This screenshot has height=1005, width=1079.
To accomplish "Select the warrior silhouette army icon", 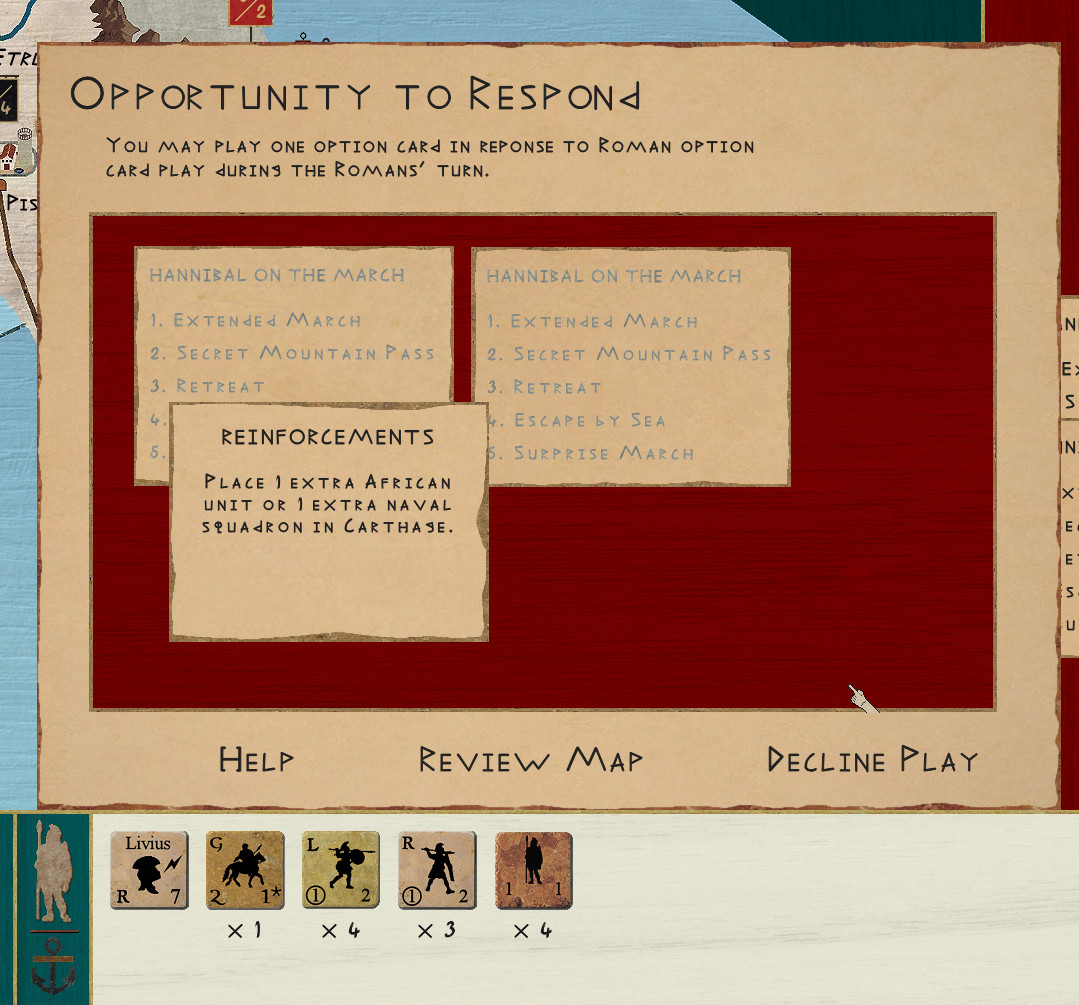I will [54, 873].
